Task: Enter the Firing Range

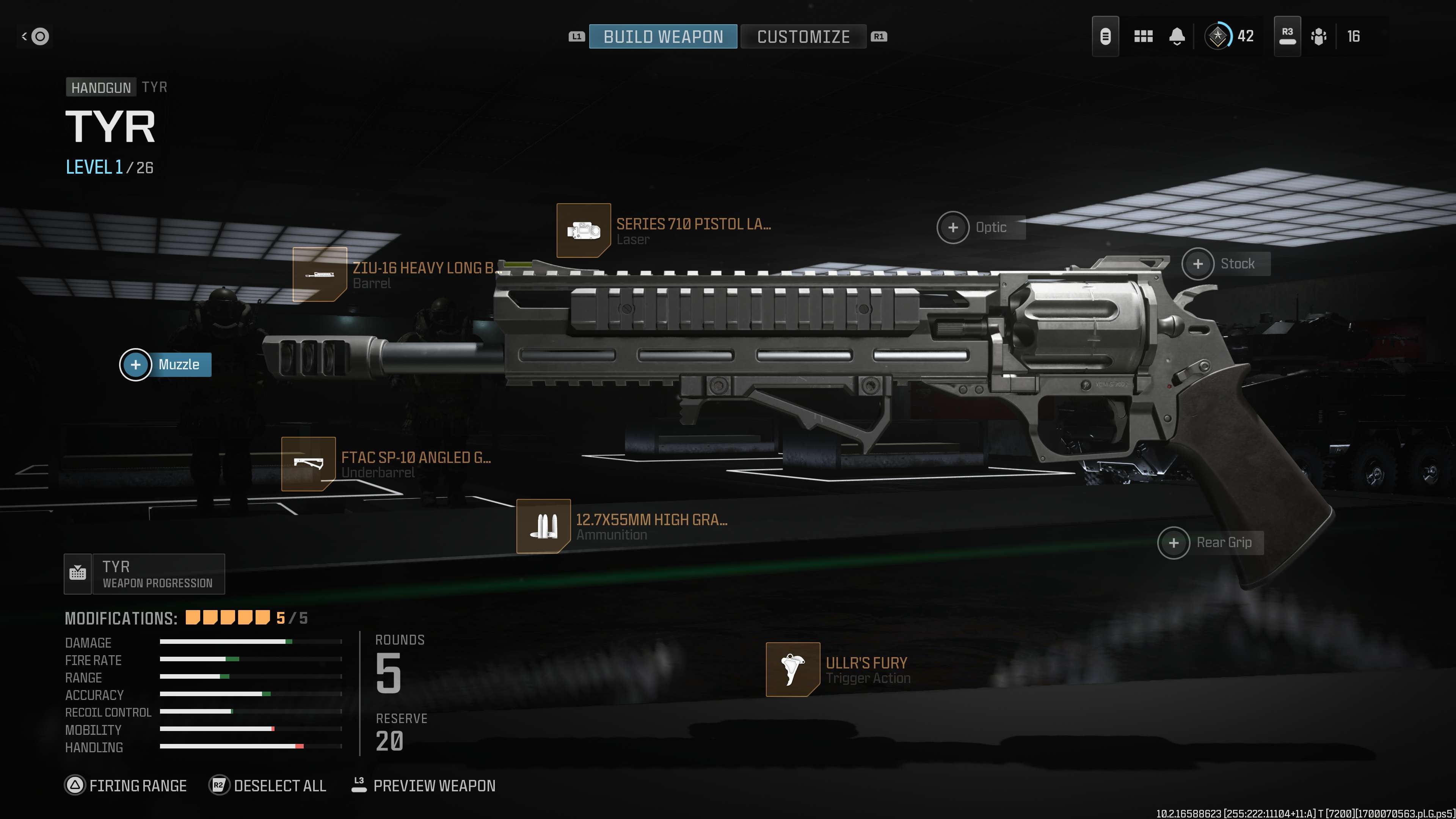Action: tap(126, 786)
